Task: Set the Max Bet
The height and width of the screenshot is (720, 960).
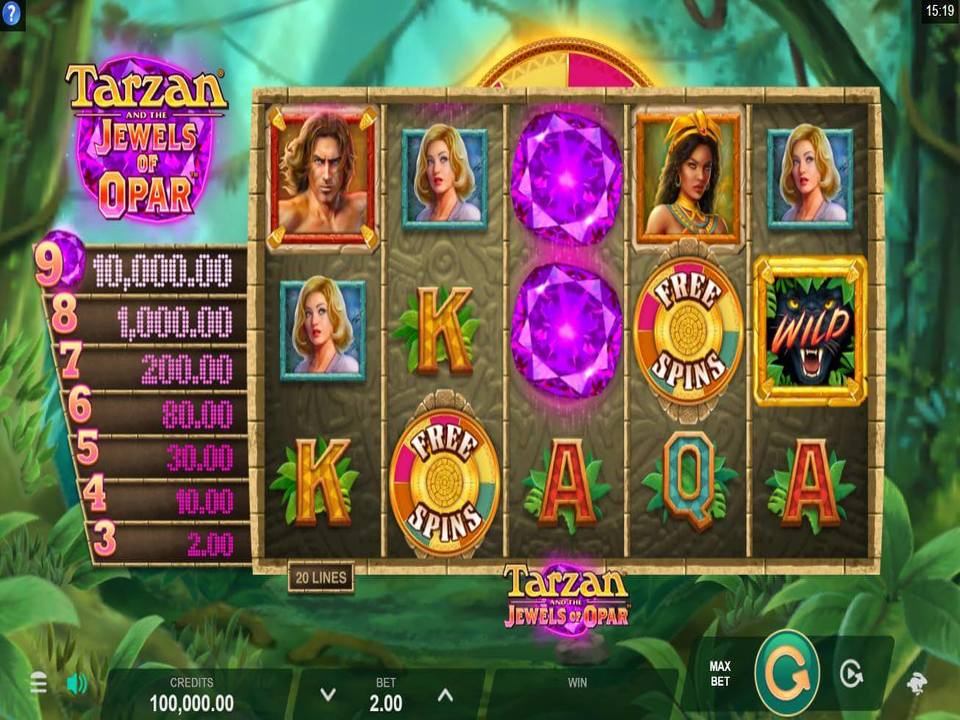Action: coord(720,674)
